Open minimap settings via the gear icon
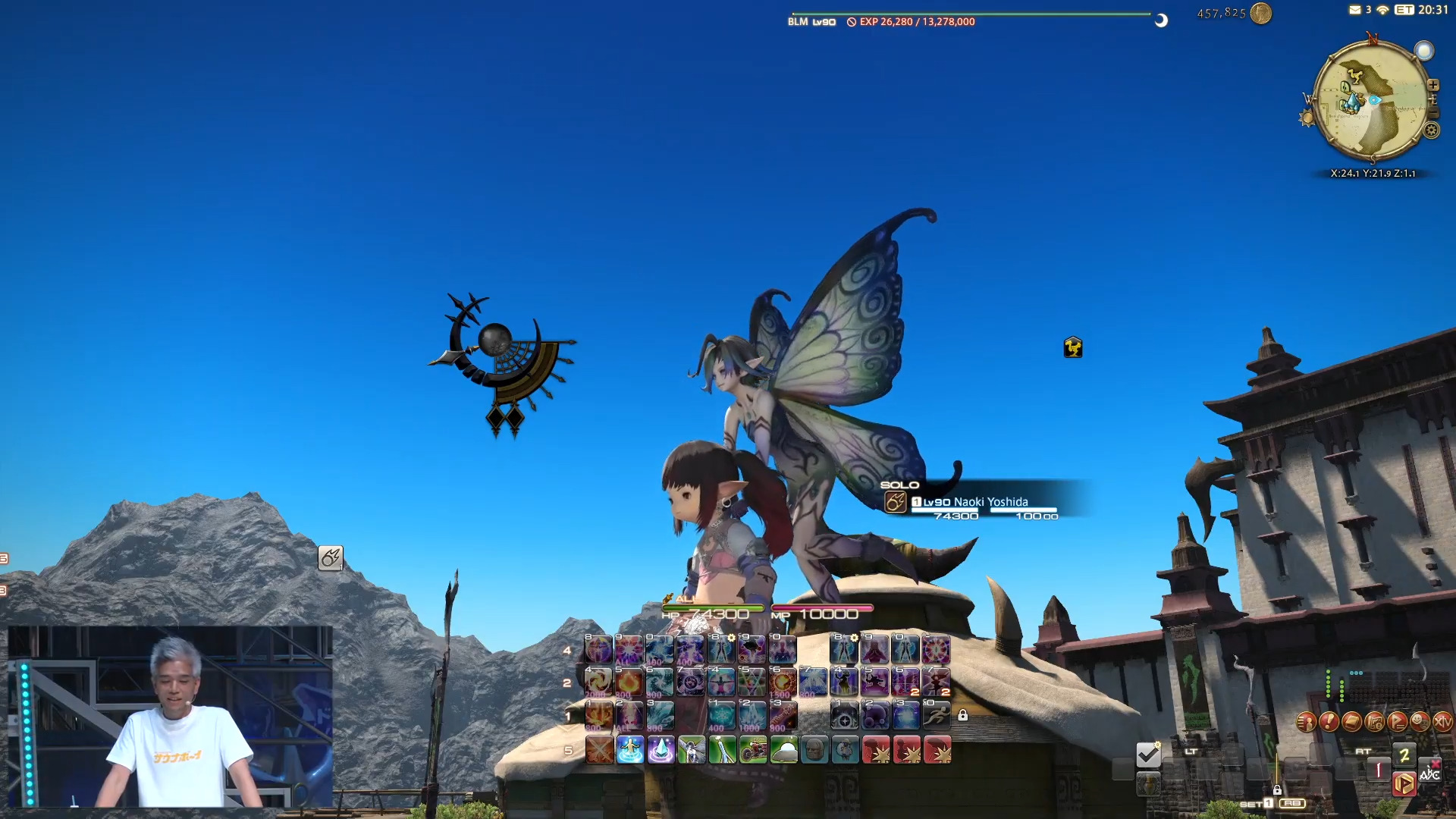 (1431, 130)
